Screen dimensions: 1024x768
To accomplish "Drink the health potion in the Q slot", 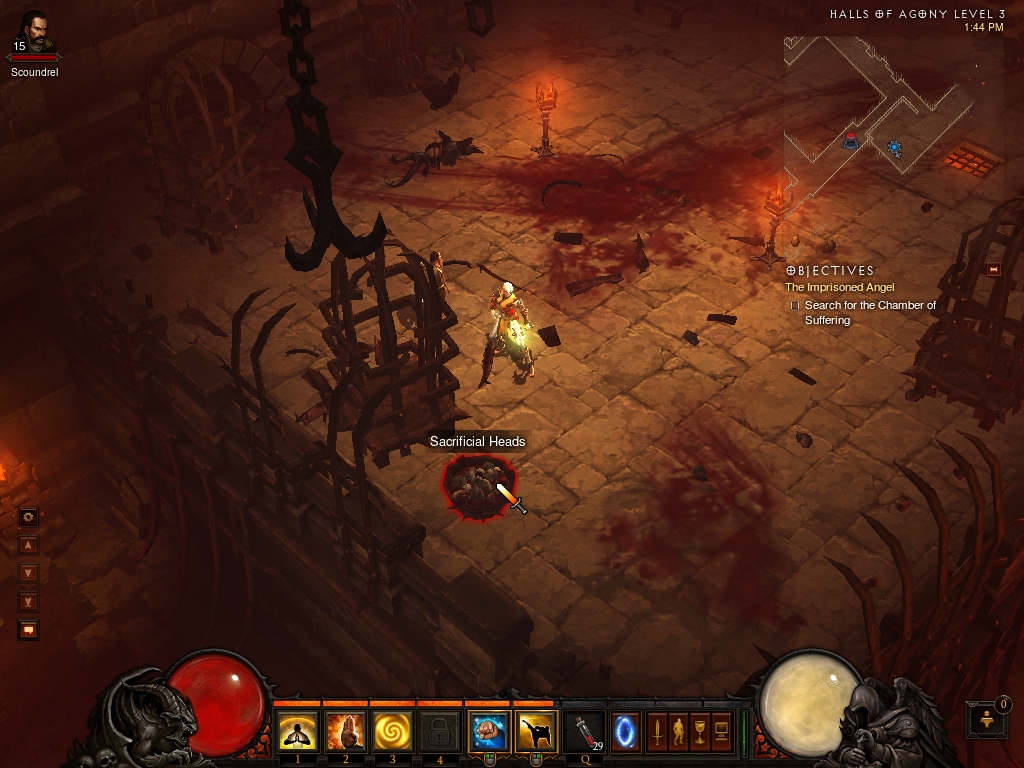I will point(584,731).
